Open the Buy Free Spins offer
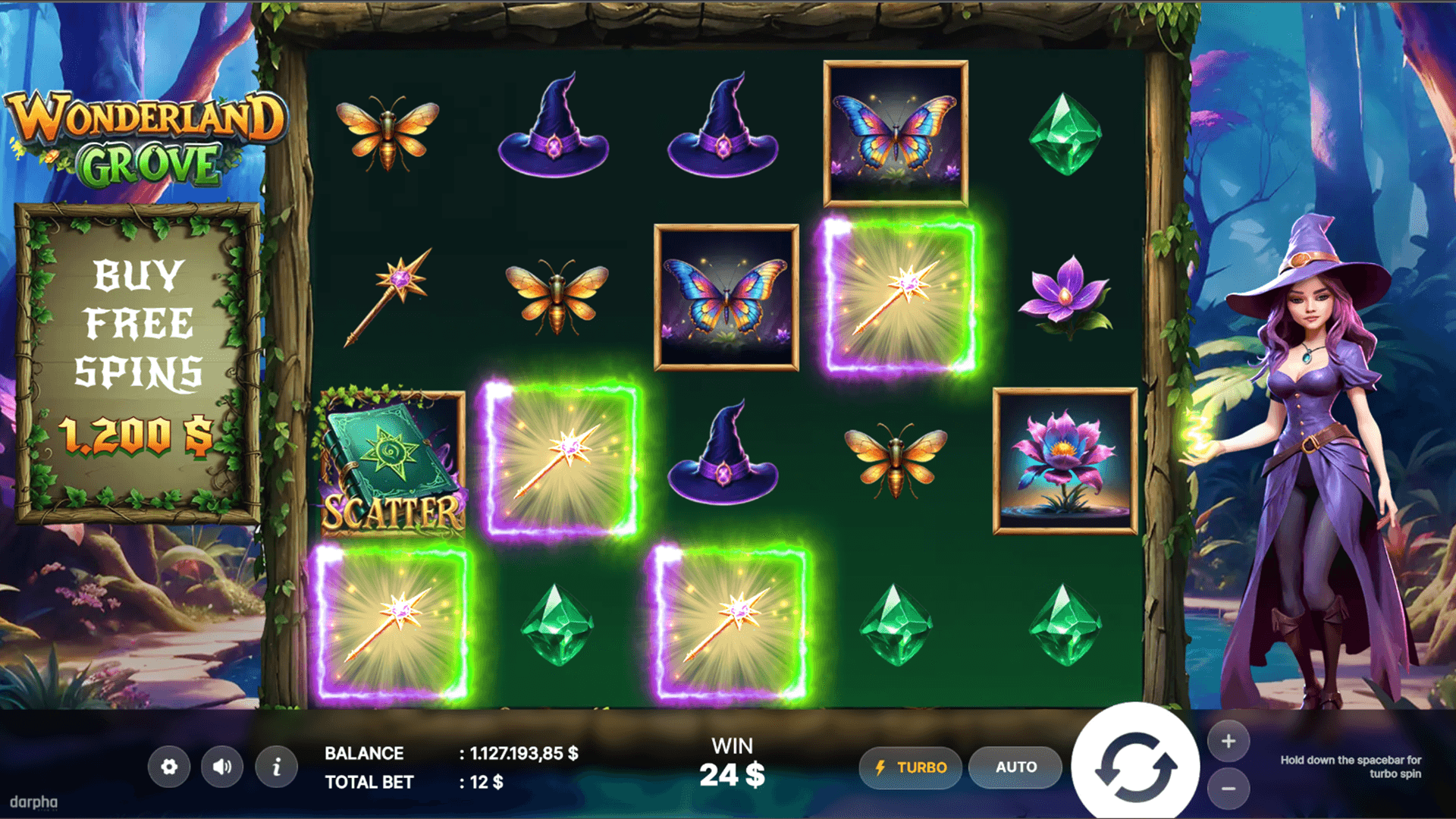This screenshot has width=1456, height=819. [x=139, y=364]
